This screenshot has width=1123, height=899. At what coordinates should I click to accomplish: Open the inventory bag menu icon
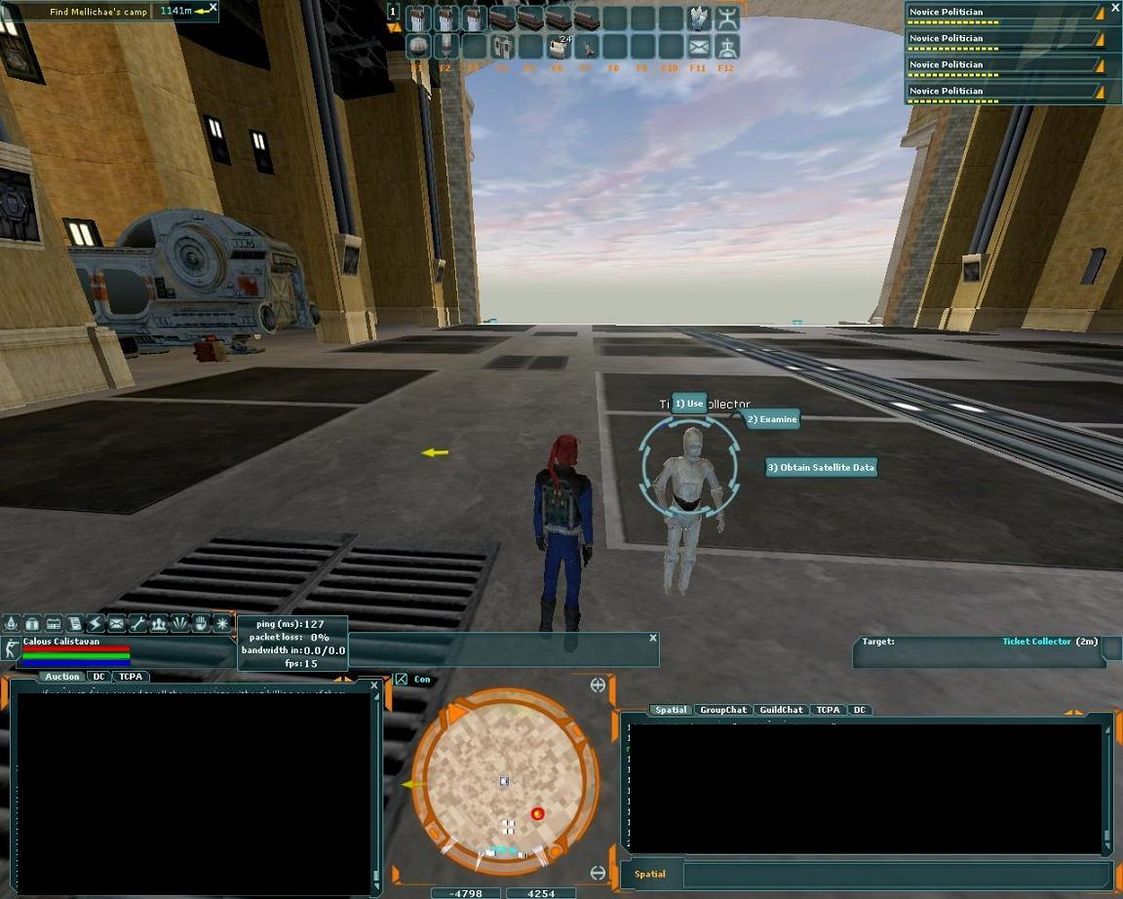[x=32, y=624]
